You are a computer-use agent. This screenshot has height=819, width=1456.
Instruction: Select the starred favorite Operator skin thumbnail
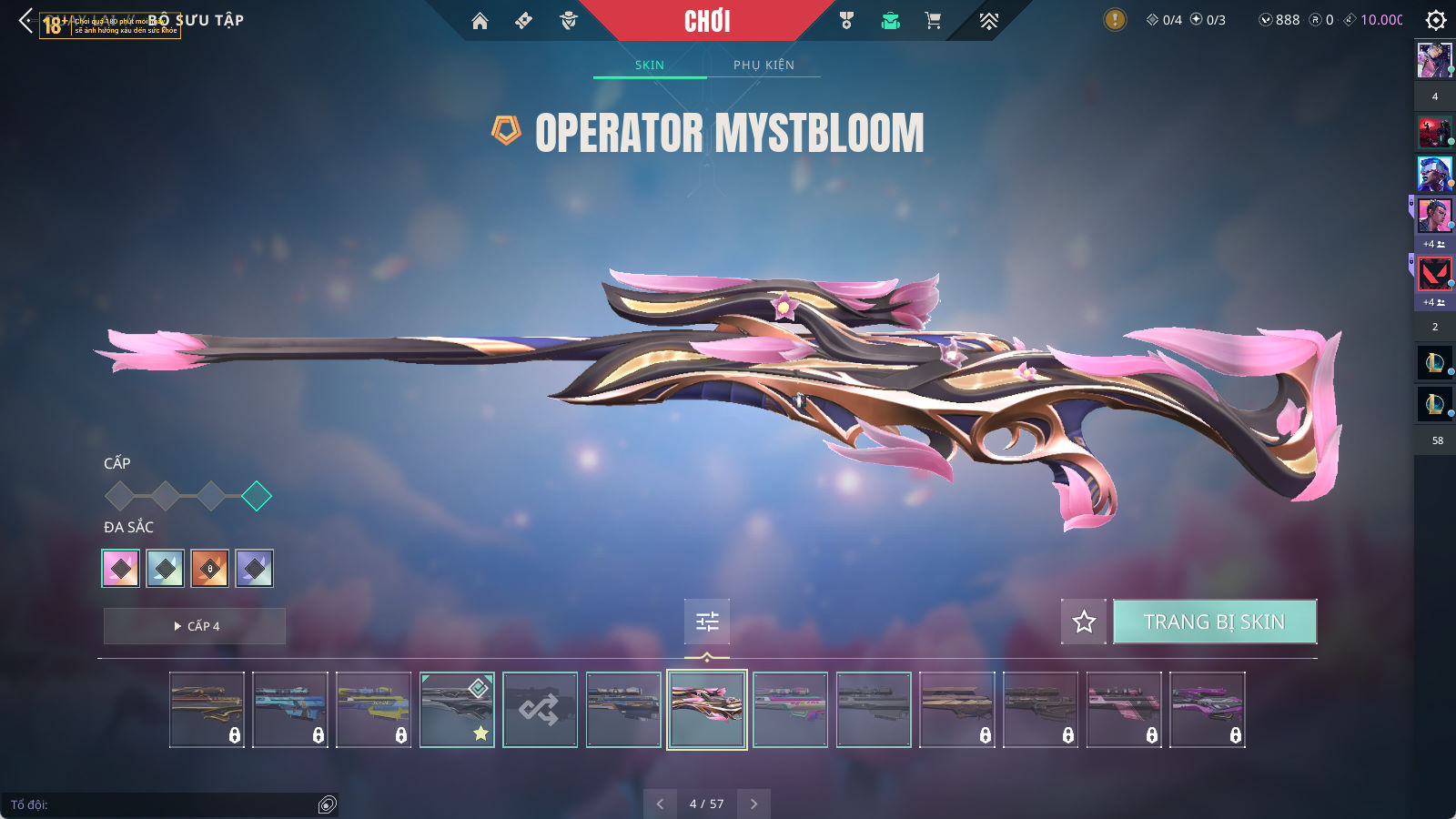pos(457,710)
